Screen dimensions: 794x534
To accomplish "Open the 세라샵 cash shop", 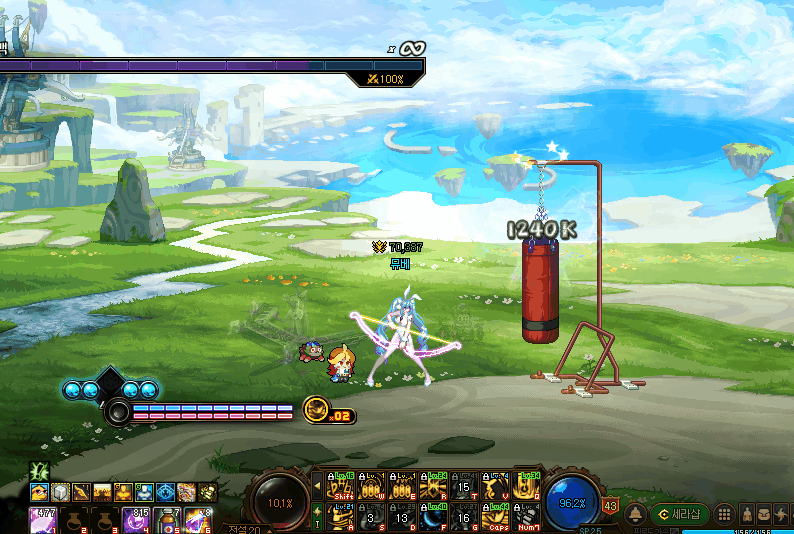I will tap(680, 514).
